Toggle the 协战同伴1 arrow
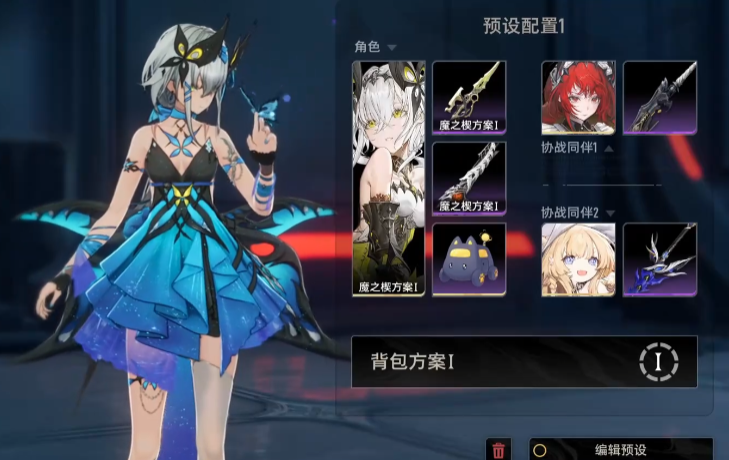Image resolution: width=729 pixels, height=460 pixels. 609,149
